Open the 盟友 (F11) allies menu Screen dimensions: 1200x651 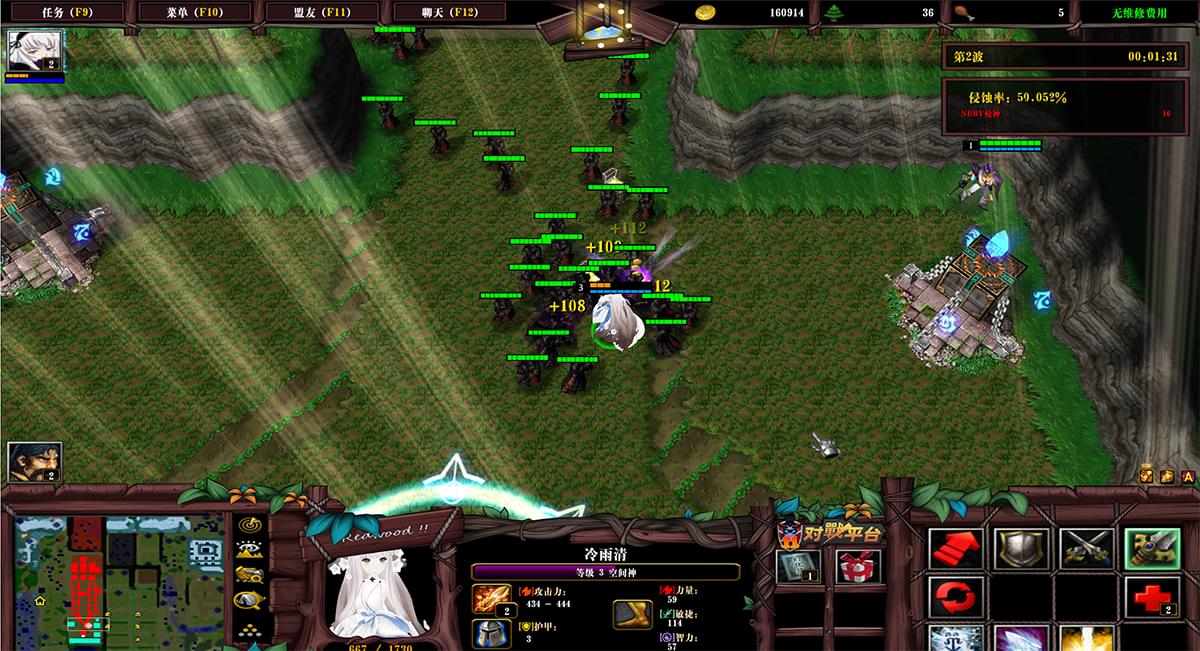(x=323, y=12)
